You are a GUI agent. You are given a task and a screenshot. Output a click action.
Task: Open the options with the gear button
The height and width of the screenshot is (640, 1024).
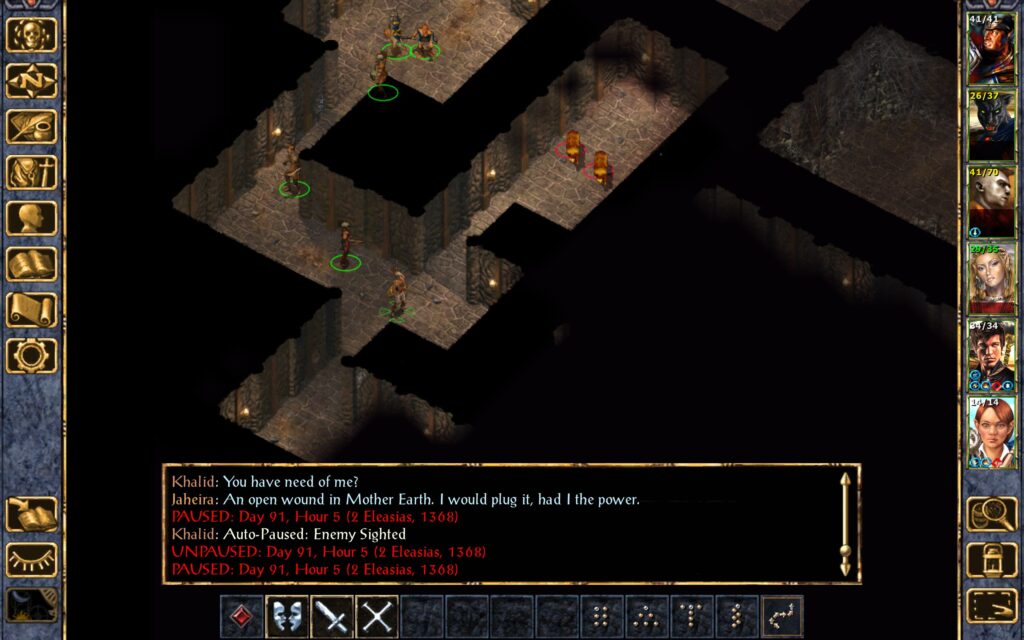coord(31,355)
